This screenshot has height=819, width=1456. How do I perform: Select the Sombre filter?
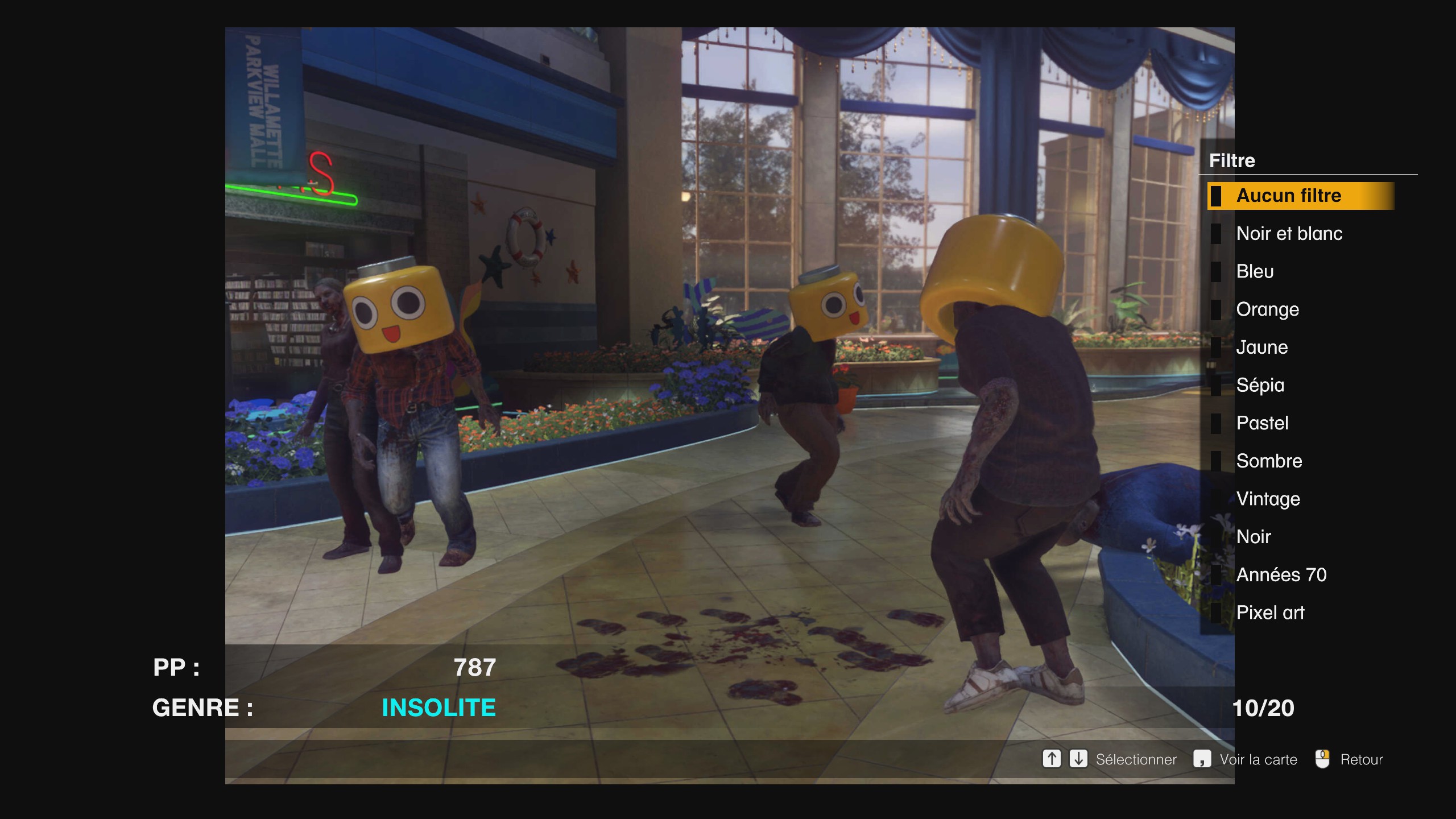click(1269, 461)
